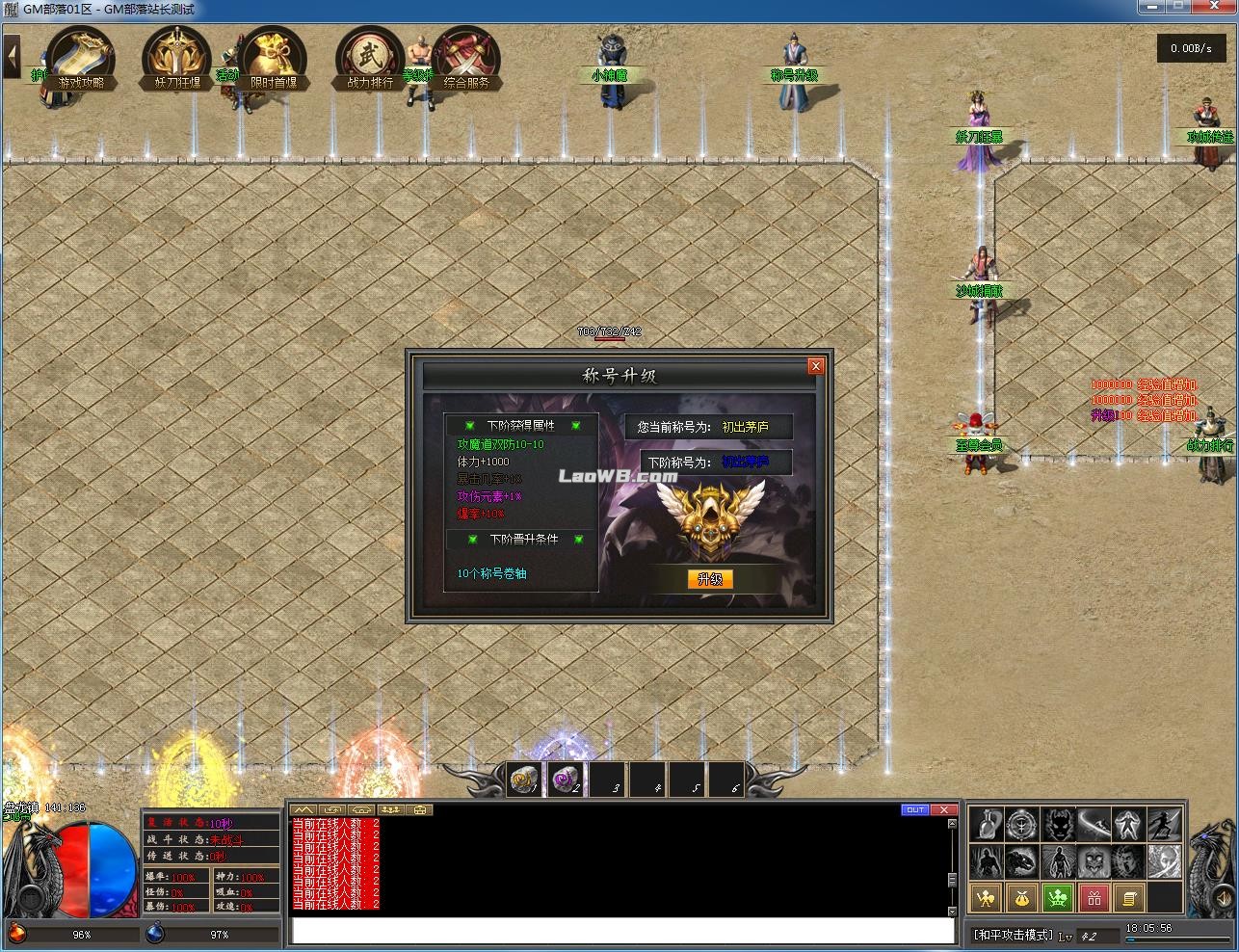The width and height of the screenshot is (1239, 952).
Task: Open the 妖刀狂爆 sword icon
Action: (177, 58)
